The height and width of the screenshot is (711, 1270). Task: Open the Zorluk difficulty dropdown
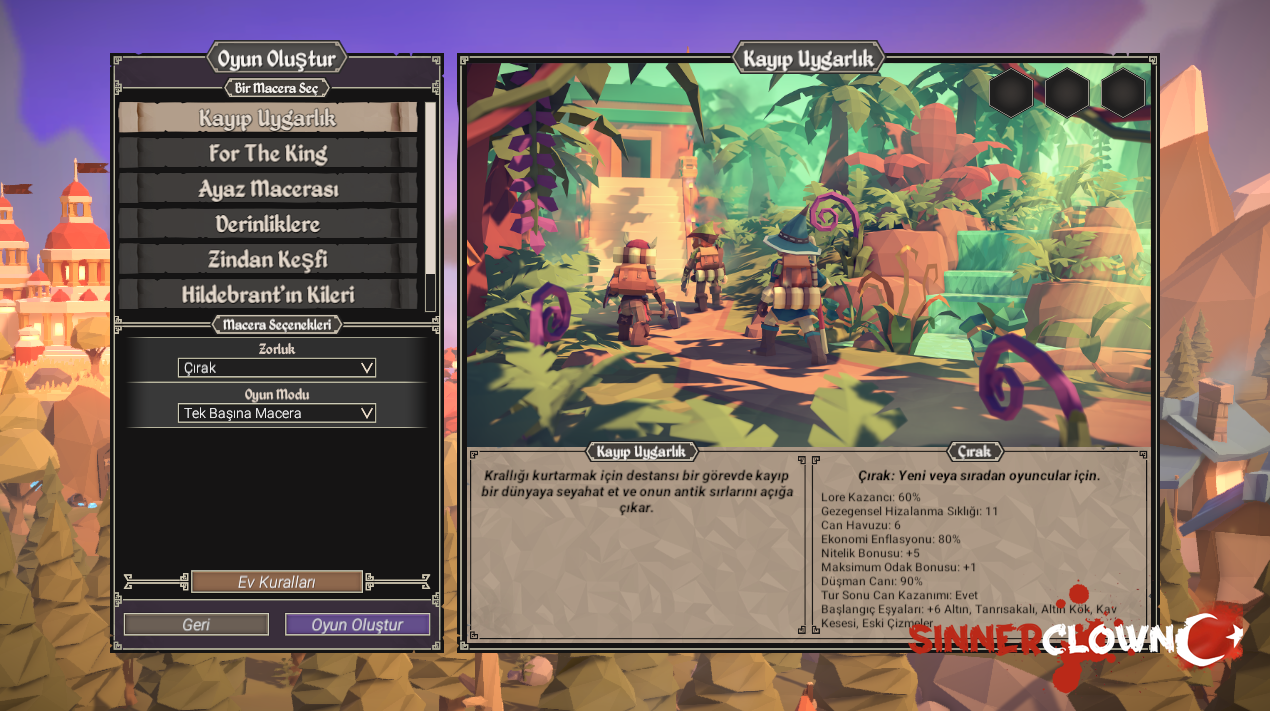click(x=277, y=368)
